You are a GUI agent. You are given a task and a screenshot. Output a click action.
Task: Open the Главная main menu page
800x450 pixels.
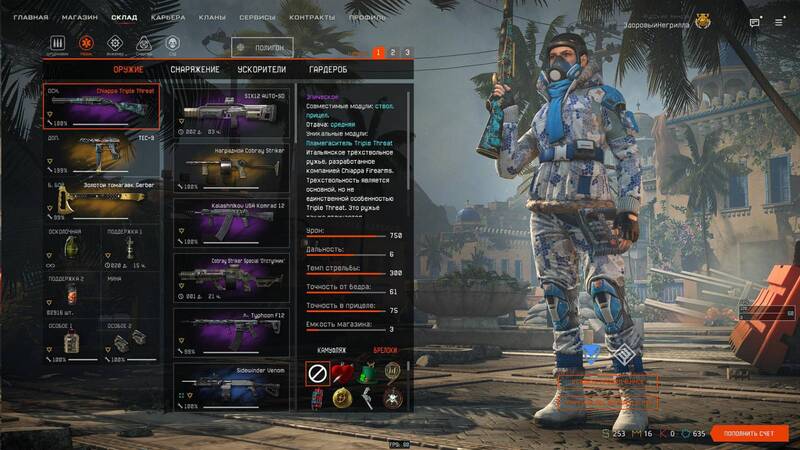(x=31, y=18)
